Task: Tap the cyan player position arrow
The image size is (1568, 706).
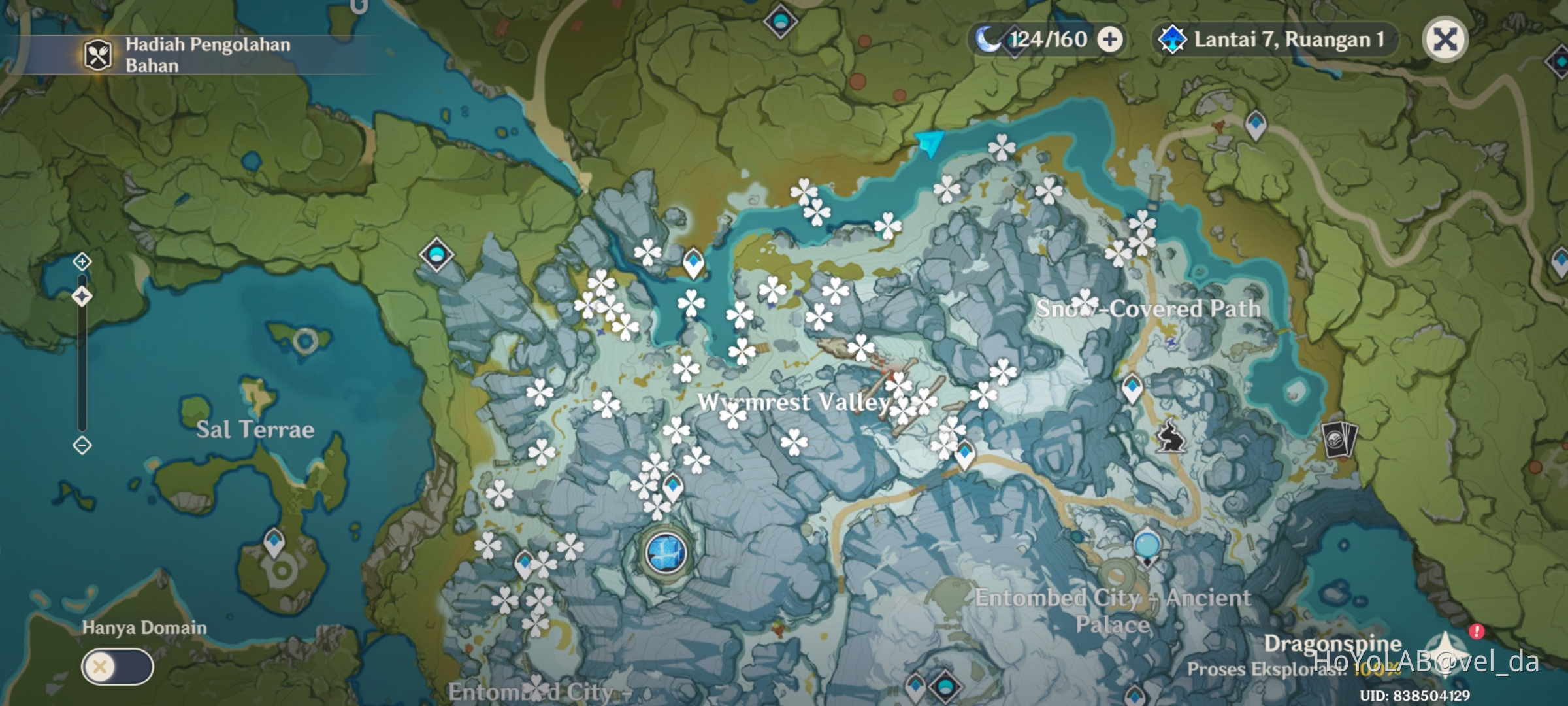Action: (931, 143)
